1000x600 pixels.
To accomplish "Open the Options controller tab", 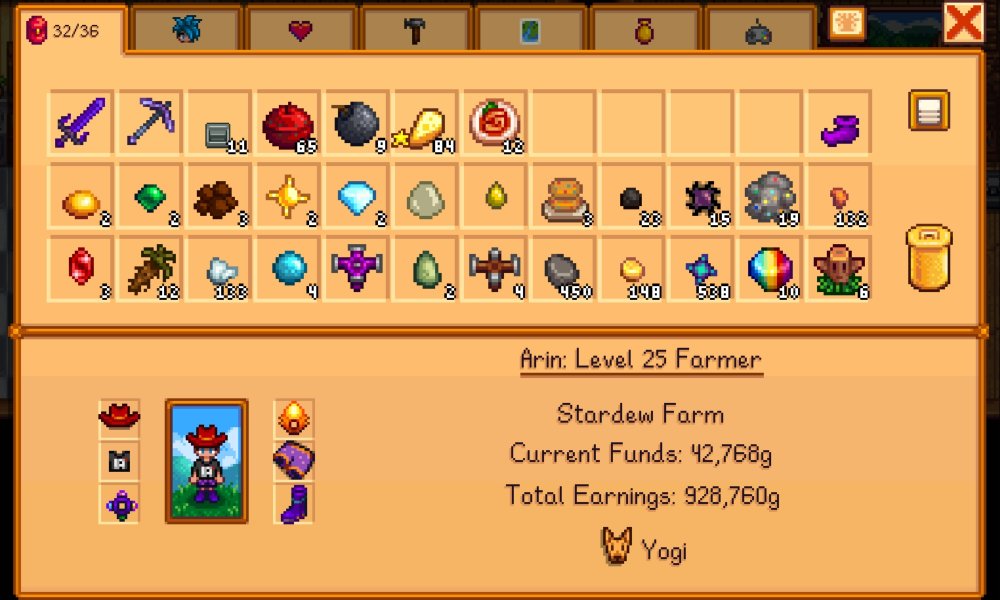I will pyautogui.click(x=759, y=31).
